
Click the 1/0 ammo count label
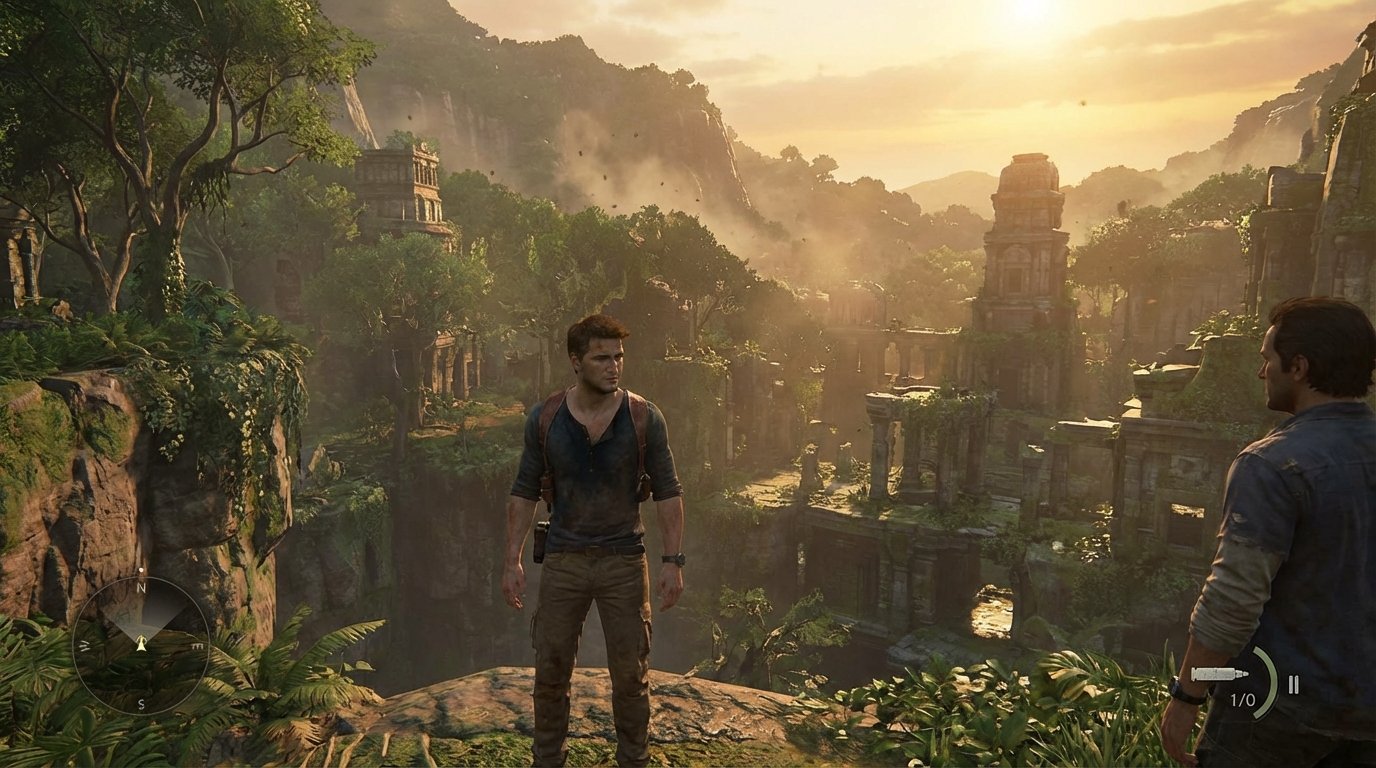[1243, 700]
